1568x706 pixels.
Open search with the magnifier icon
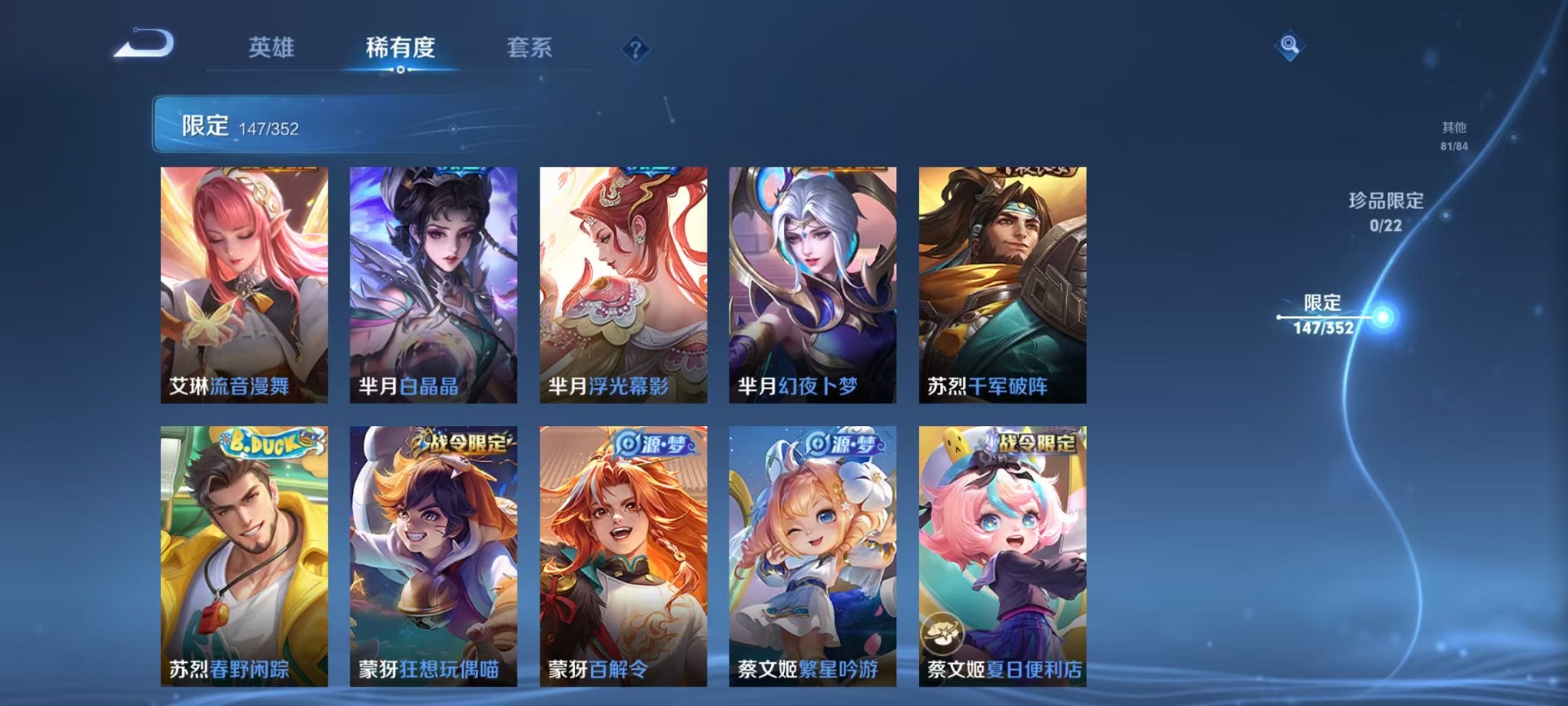(x=1290, y=43)
